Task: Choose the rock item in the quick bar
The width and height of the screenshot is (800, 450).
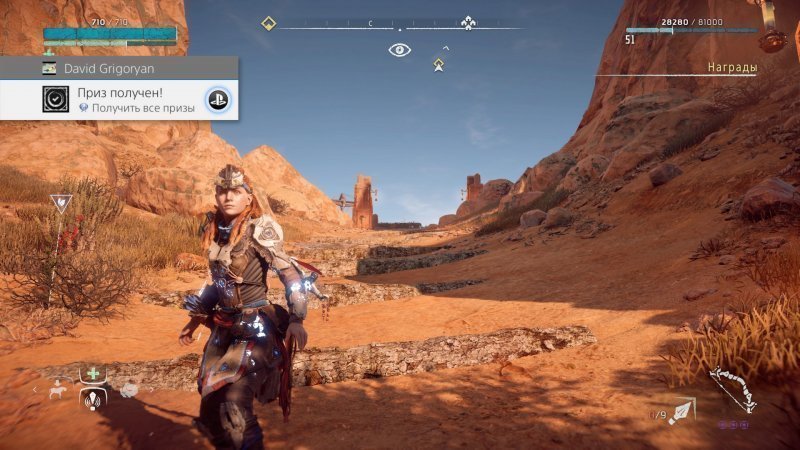Action: pos(129,390)
